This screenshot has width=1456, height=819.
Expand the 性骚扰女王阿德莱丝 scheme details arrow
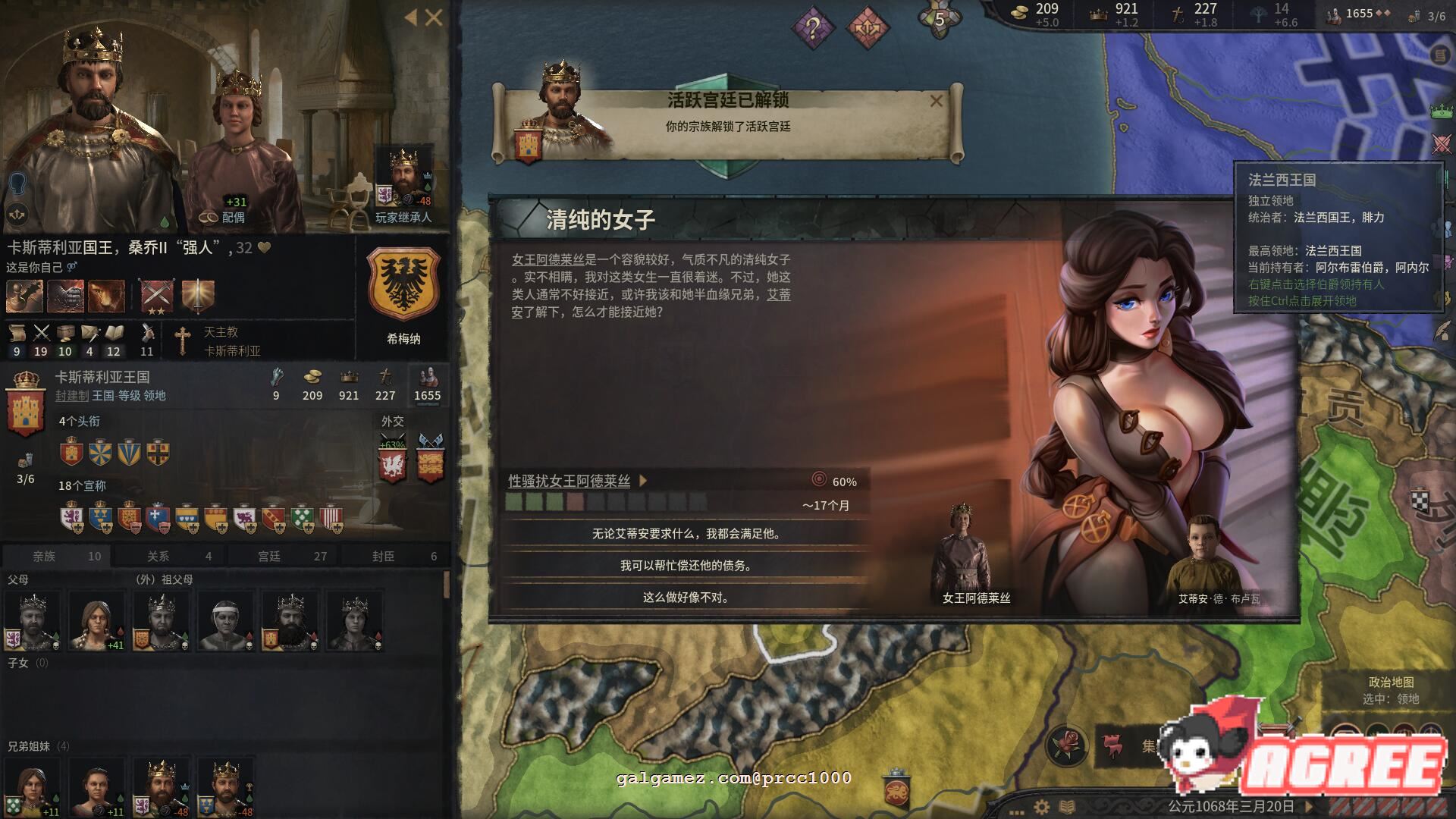pos(642,481)
